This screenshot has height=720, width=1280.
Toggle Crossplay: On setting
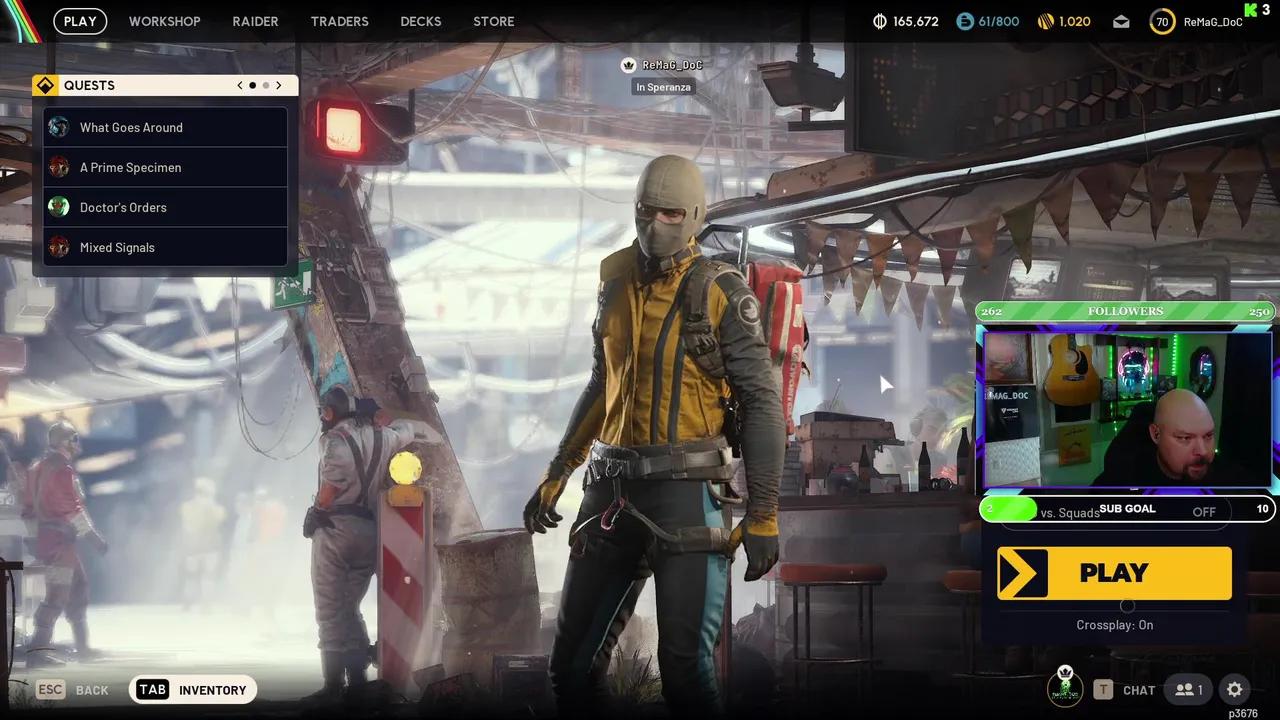(x=1114, y=624)
